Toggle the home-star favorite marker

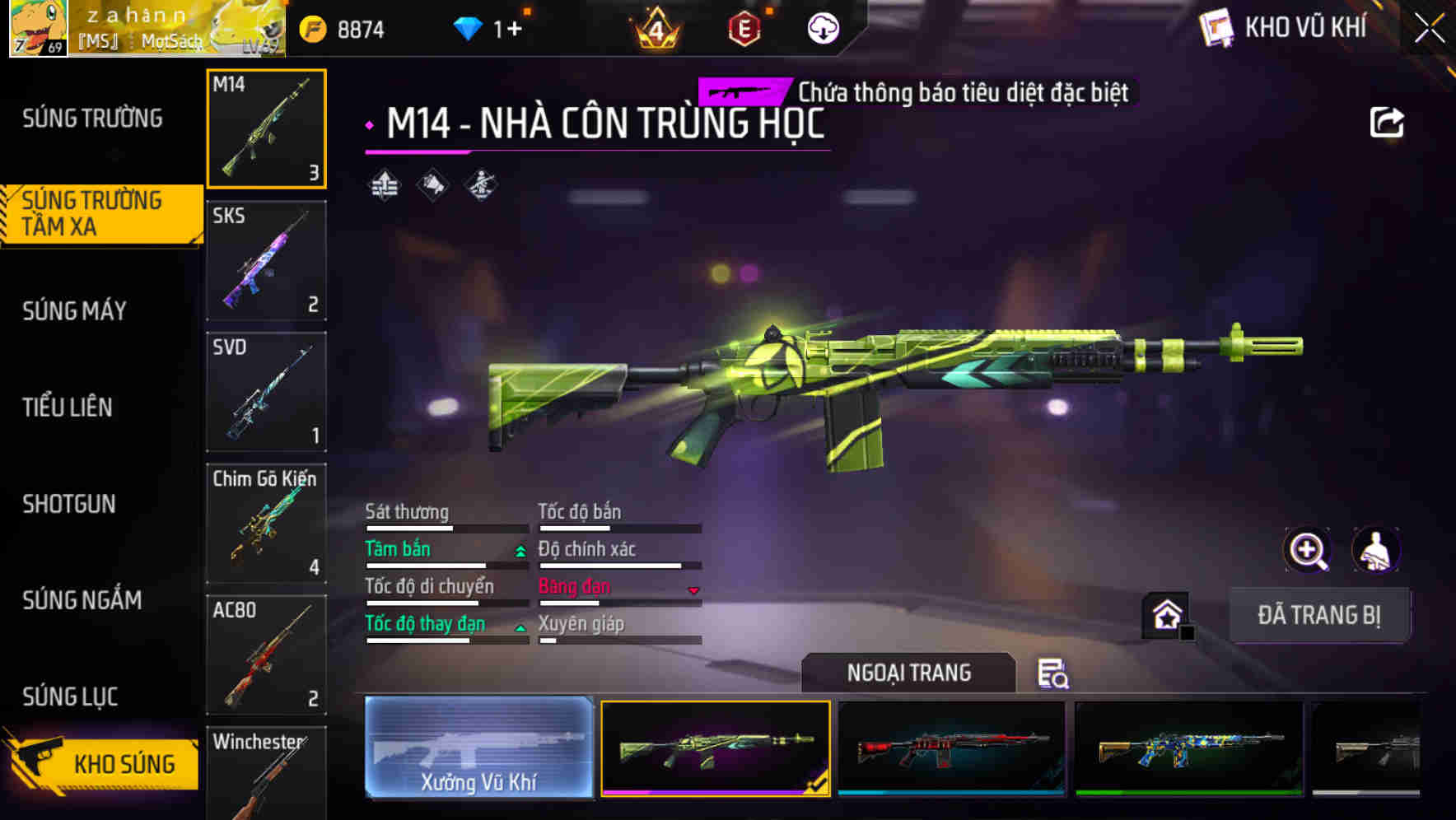[x=1164, y=615]
